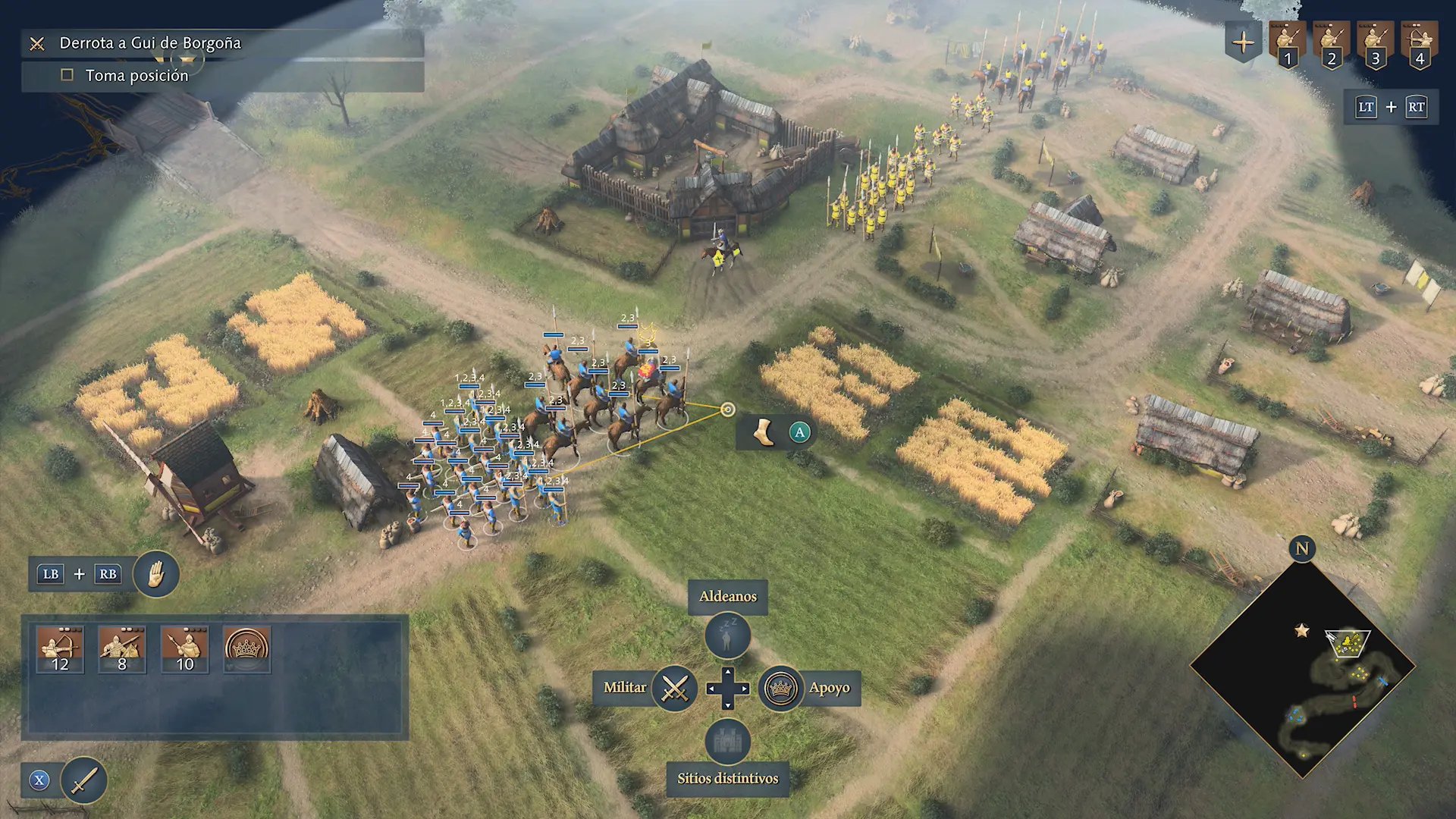1456x819 pixels.
Task: Select archer control group 4
Action: [x=1419, y=44]
